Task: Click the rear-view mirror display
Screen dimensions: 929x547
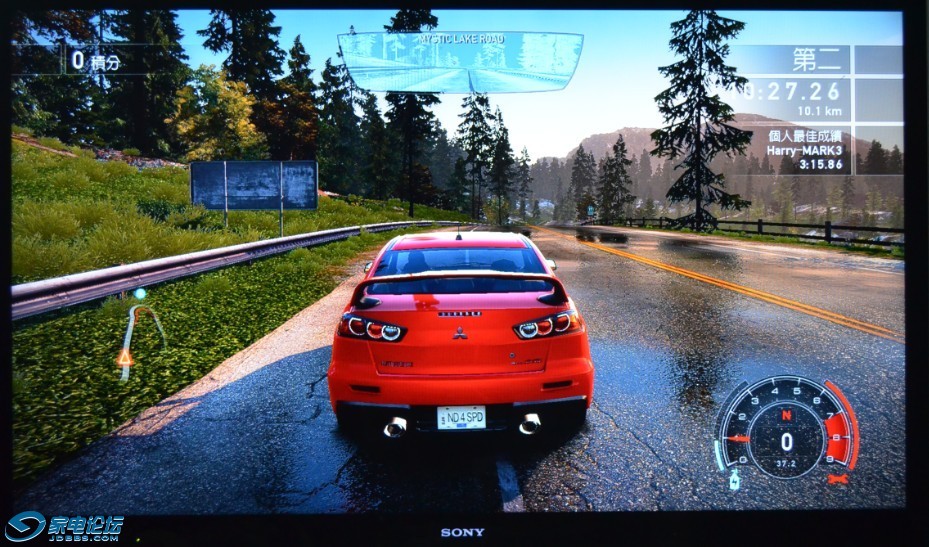Action: click(460, 62)
